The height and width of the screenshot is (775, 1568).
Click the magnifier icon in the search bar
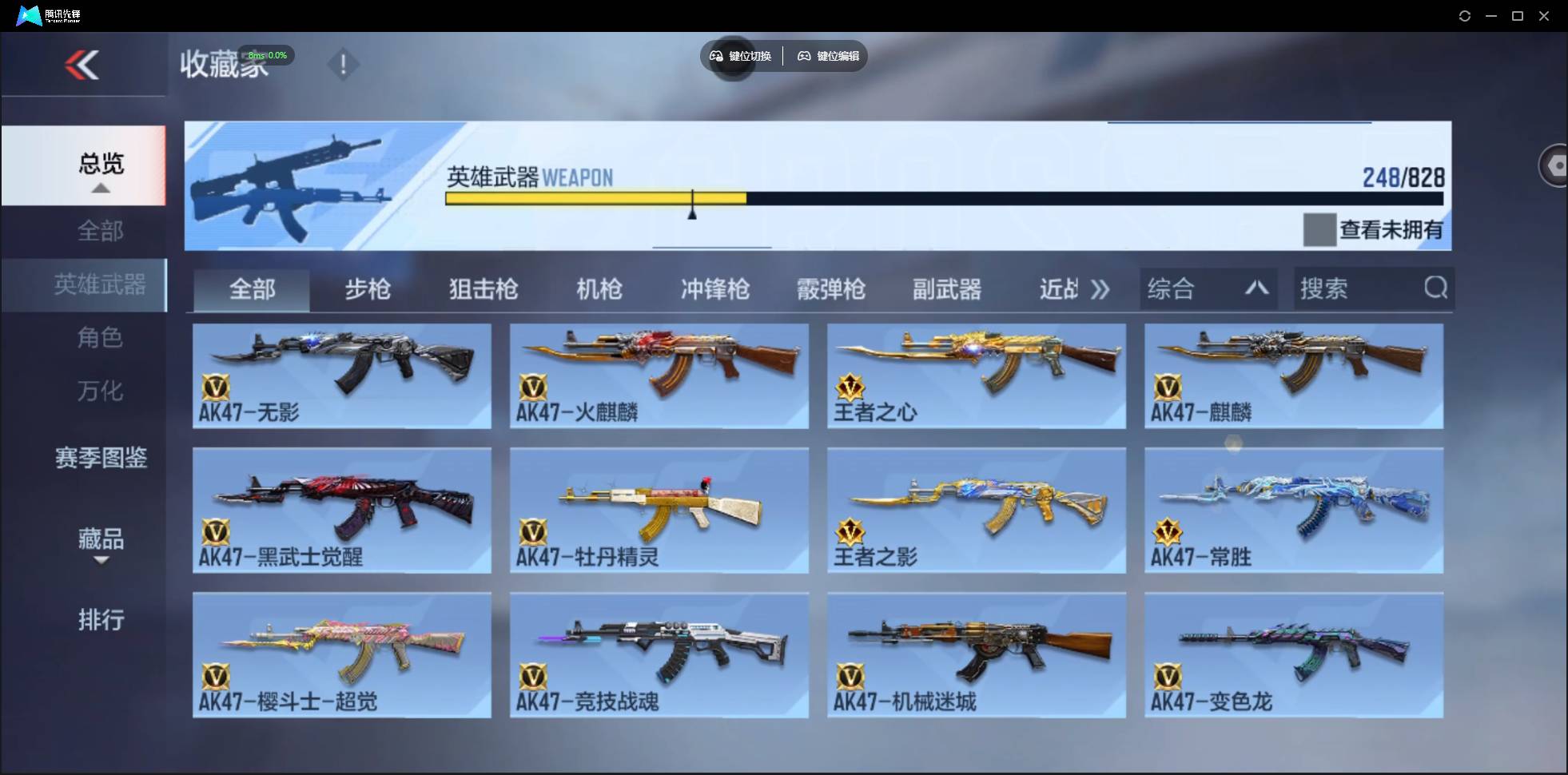pyautogui.click(x=1436, y=288)
